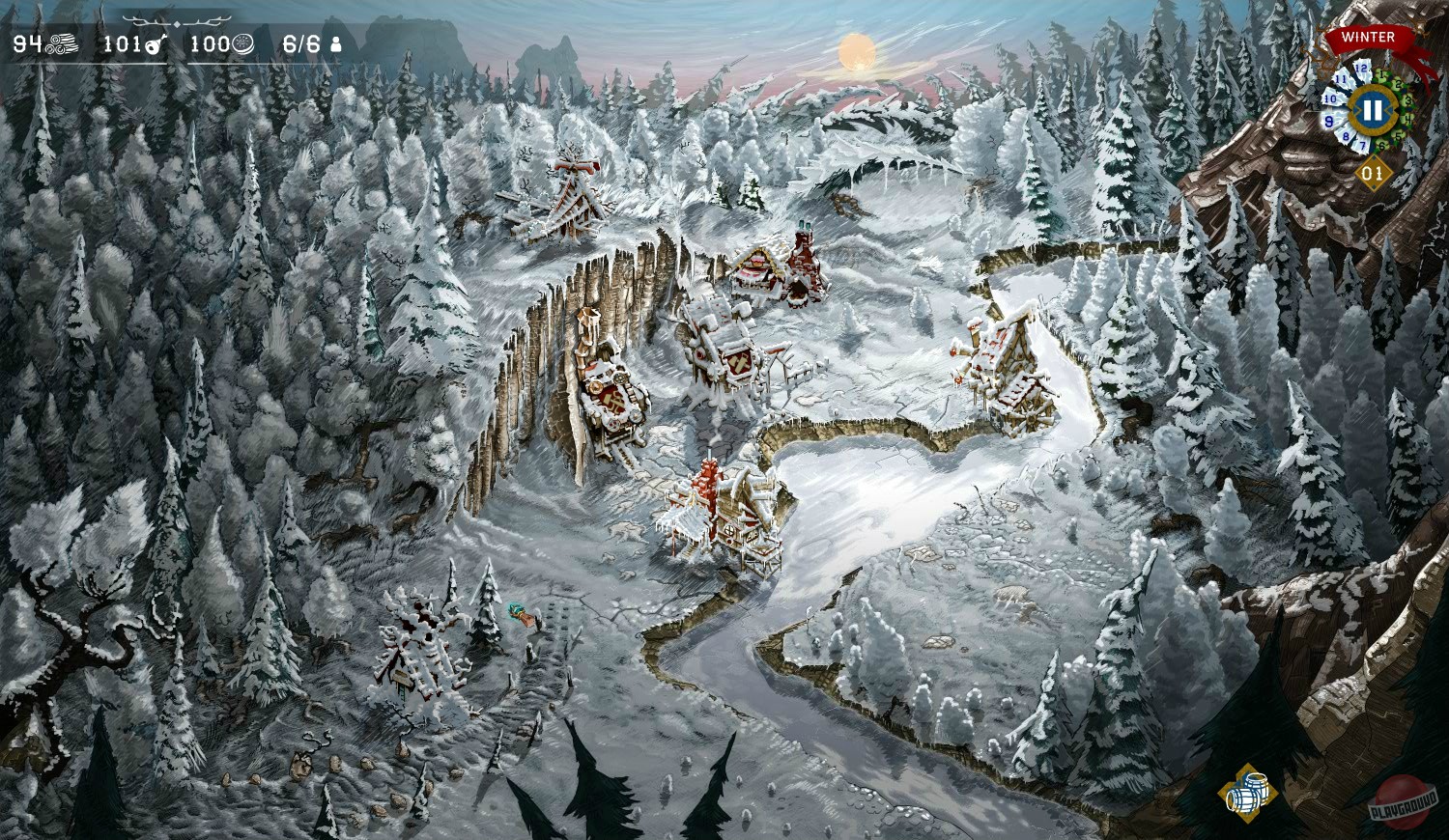This screenshot has height=840, width=1449.
Task: Expand the wood count tooltip on 94
Action: [27, 42]
